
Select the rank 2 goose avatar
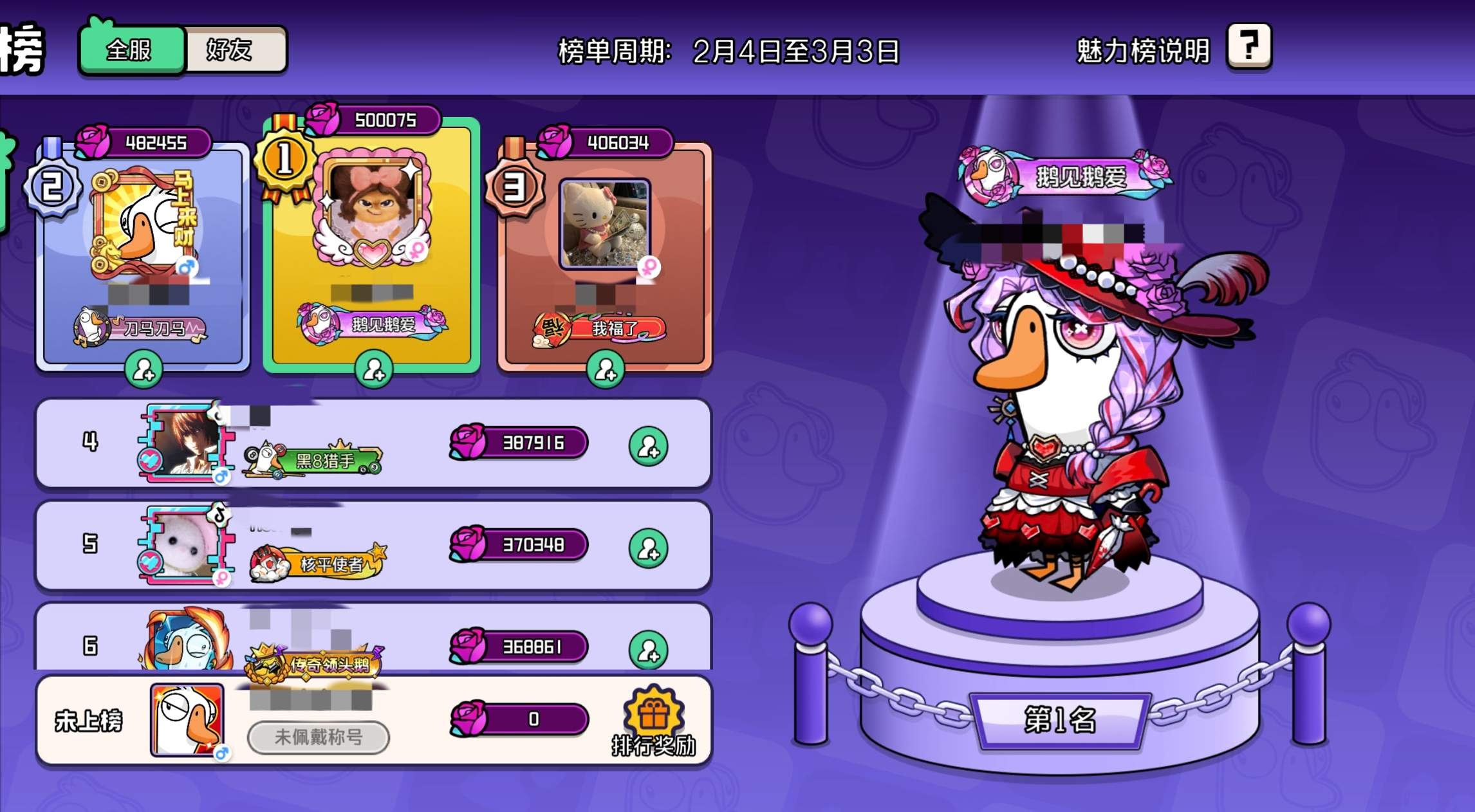click(145, 222)
